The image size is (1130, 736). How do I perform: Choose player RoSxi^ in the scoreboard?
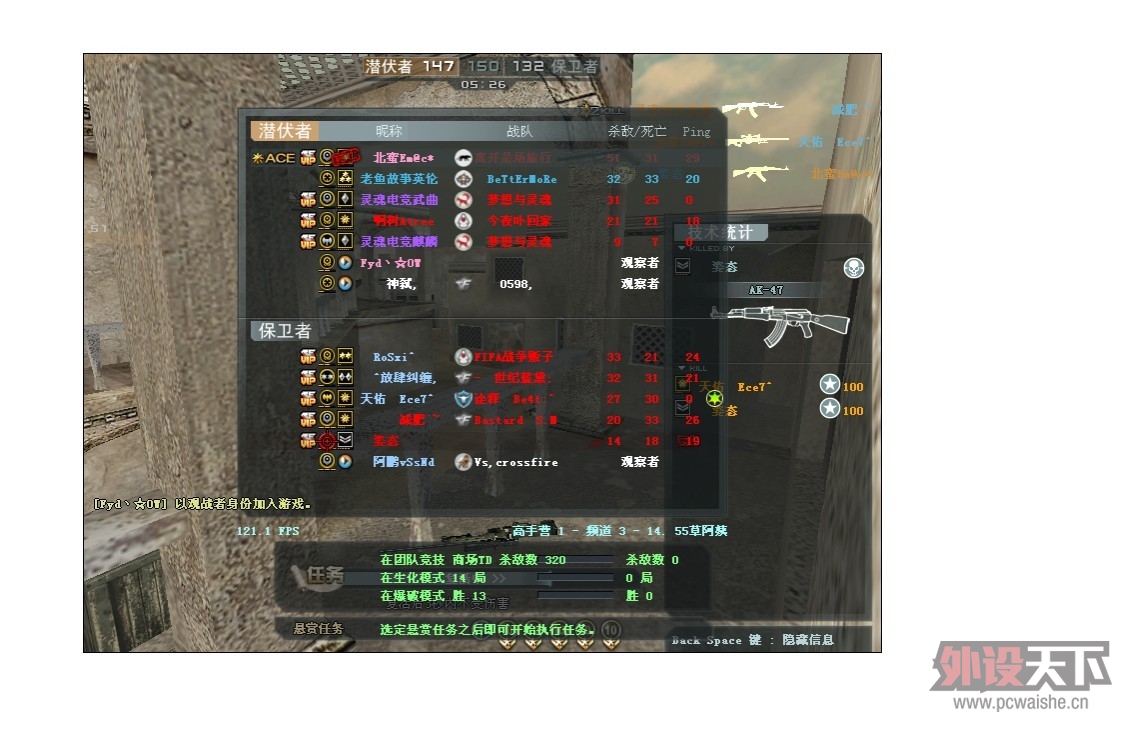(x=394, y=357)
